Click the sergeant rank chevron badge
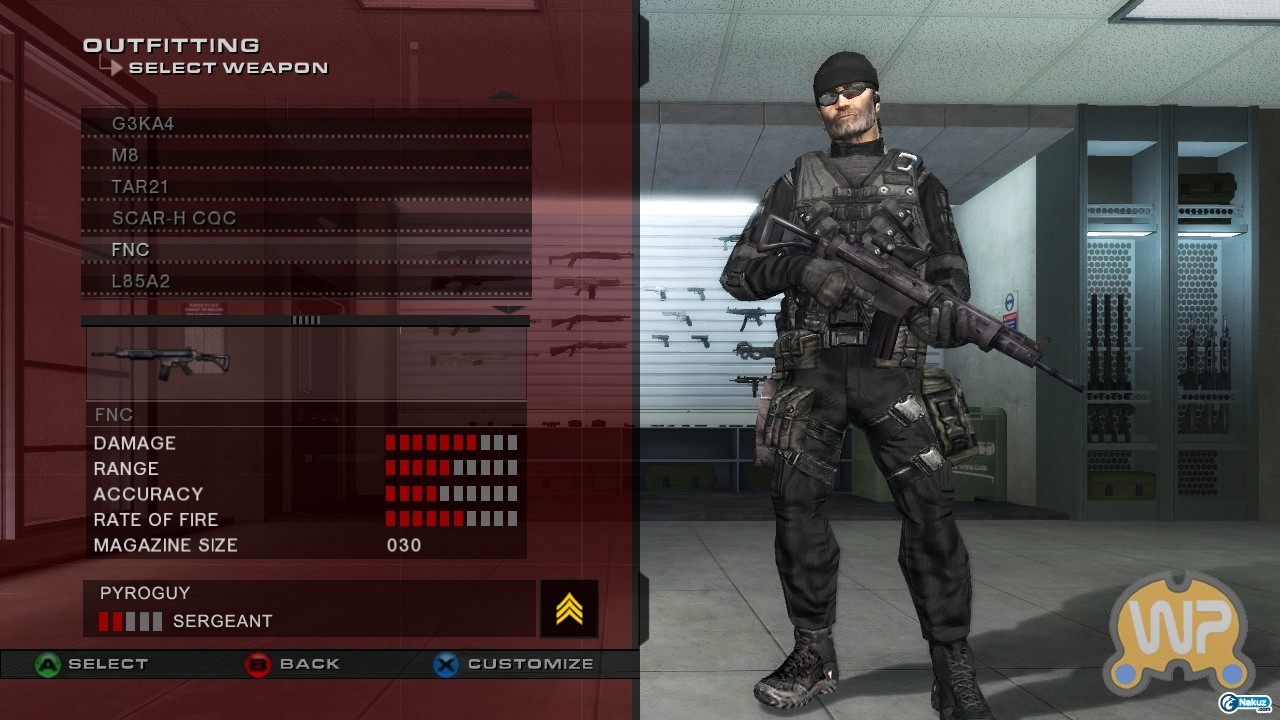The height and width of the screenshot is (720, 1280). click(x=569, y=608)
